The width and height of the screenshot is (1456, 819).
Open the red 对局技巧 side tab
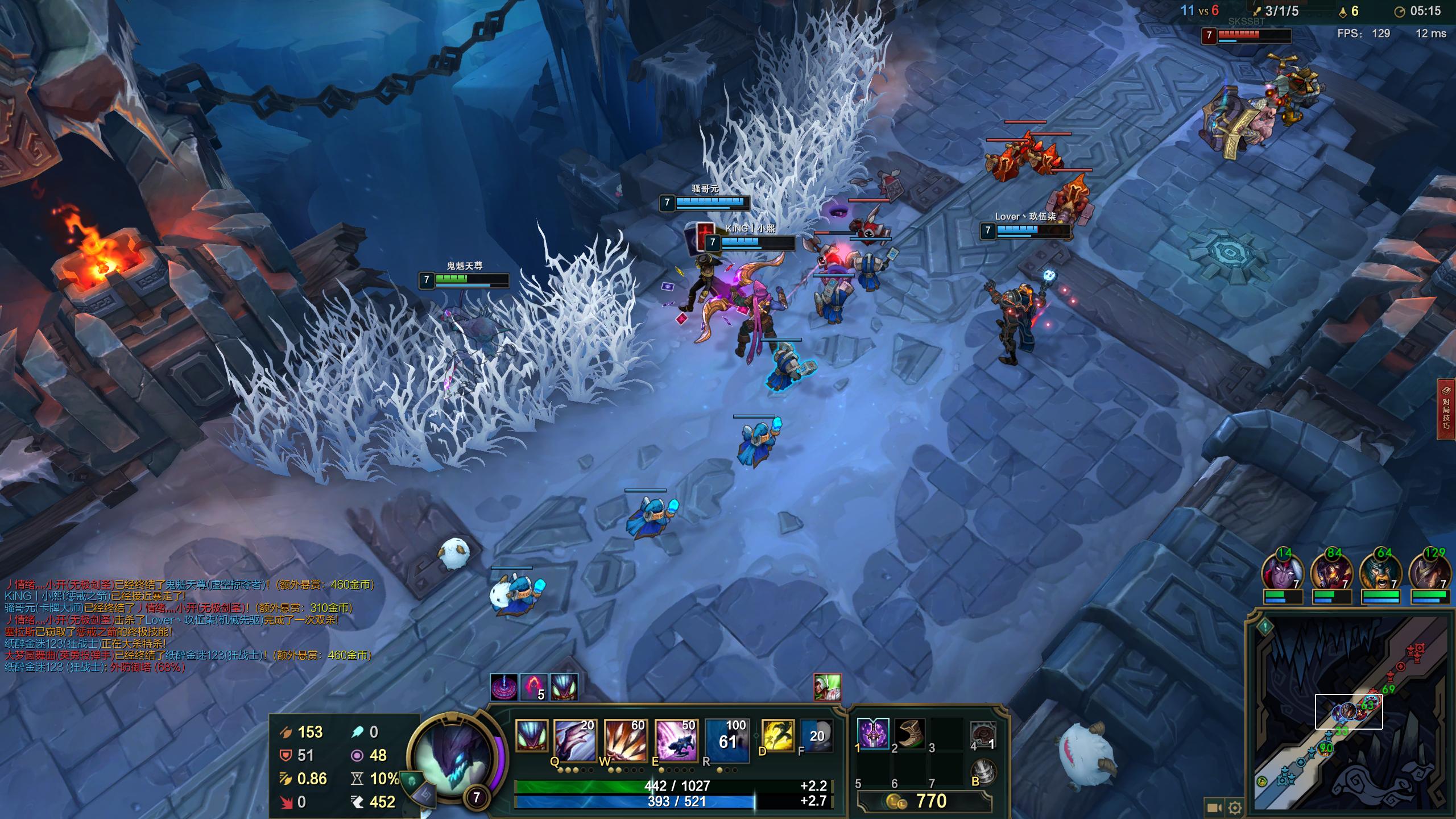[1446, 409]
